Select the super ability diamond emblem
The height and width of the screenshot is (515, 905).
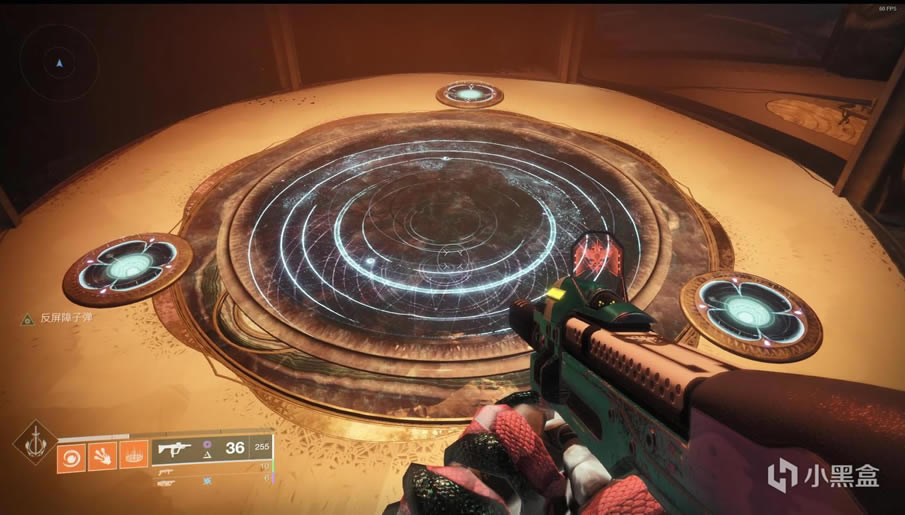click(34, 443)
